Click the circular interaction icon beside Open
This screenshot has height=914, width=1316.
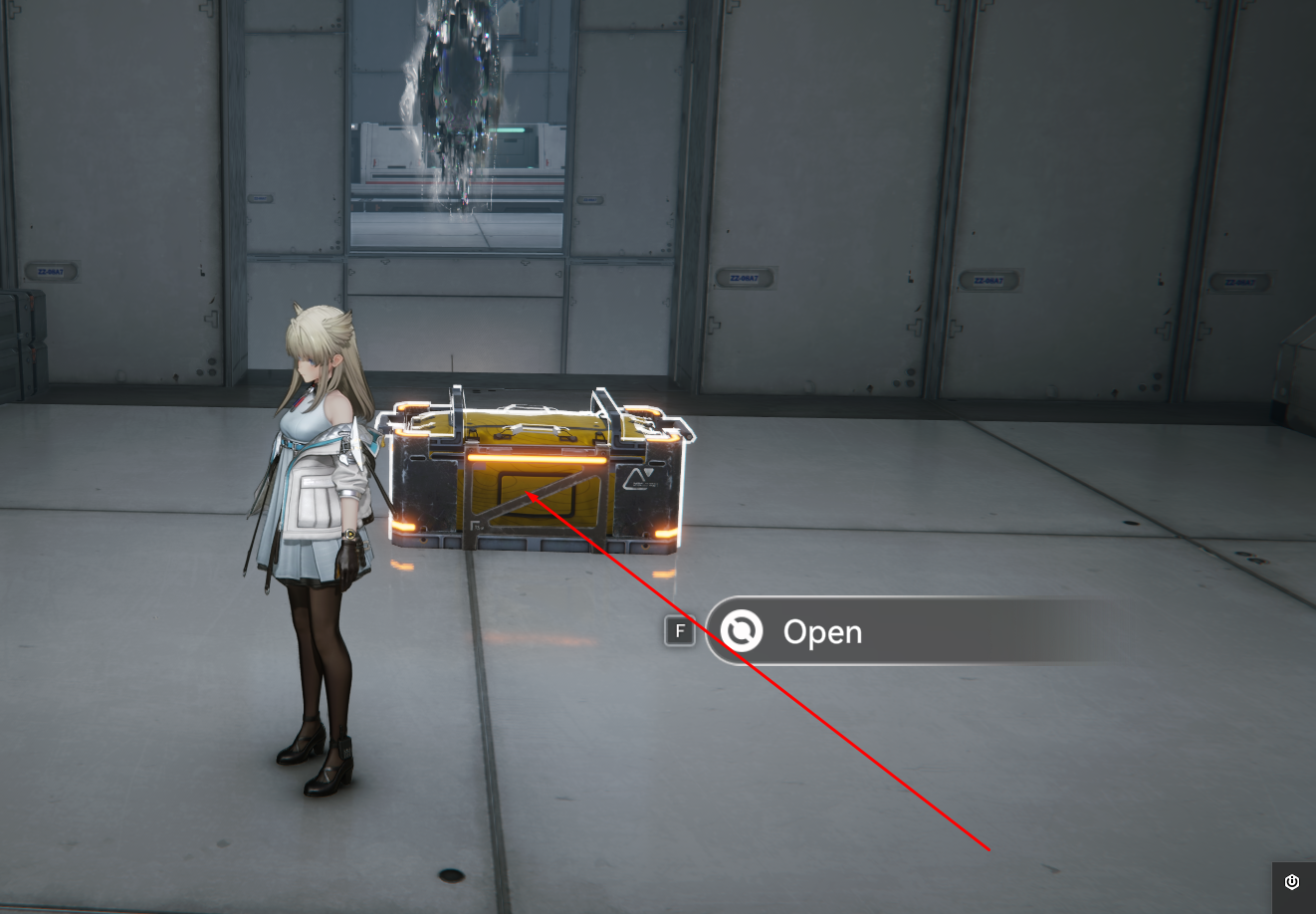pyautogui.click(x=742, y=631)
